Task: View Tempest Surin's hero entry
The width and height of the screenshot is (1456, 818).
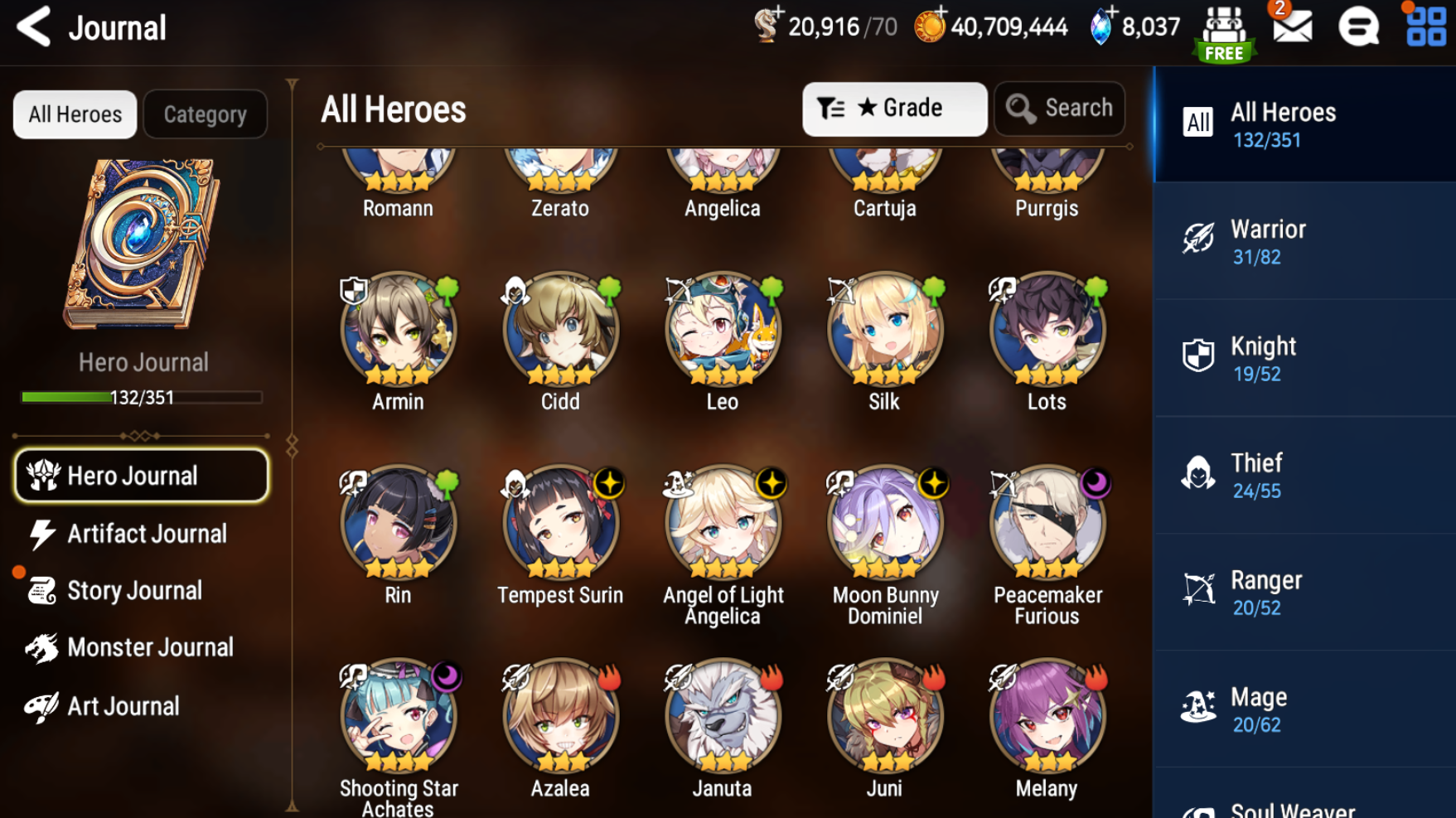Action: 560,524
